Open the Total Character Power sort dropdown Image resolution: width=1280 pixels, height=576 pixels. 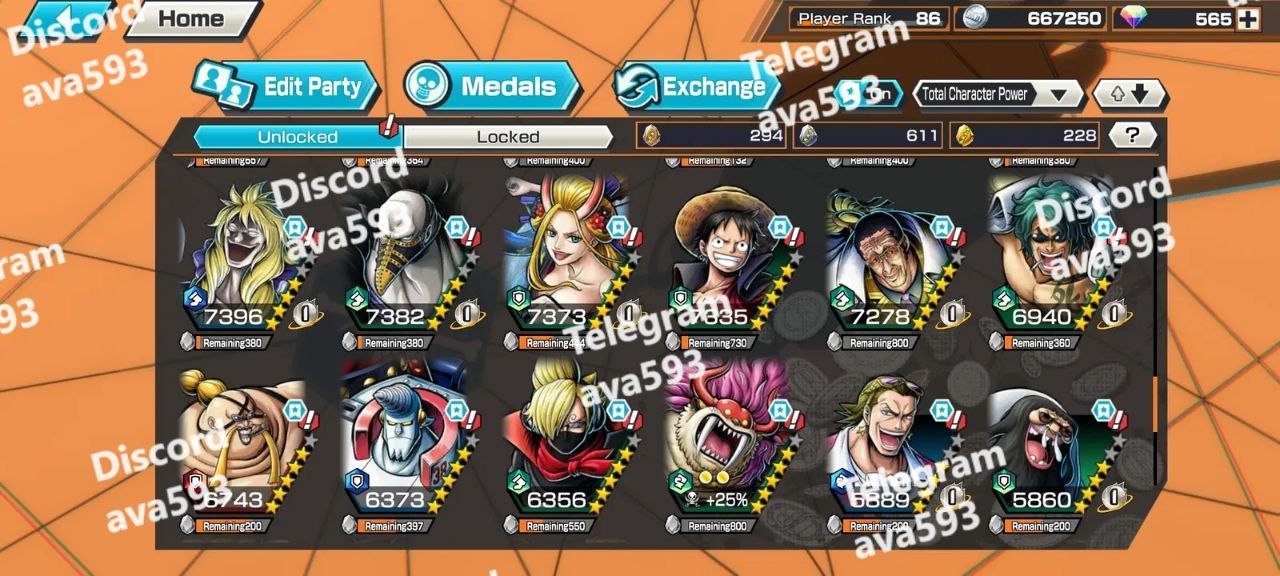(998, 95)
